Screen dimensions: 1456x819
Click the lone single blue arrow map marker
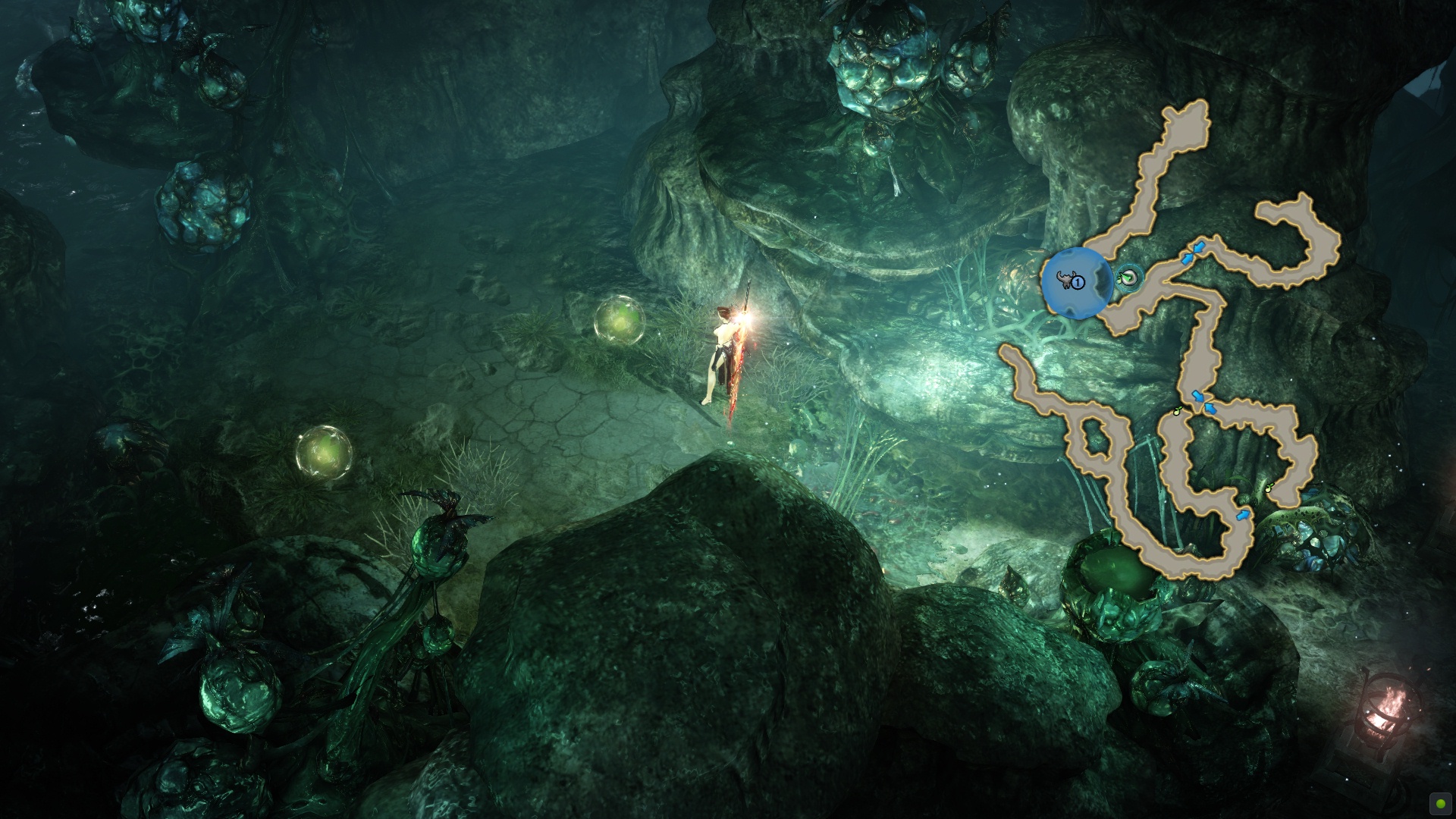pyautogui.click(x=1242, y=516)
